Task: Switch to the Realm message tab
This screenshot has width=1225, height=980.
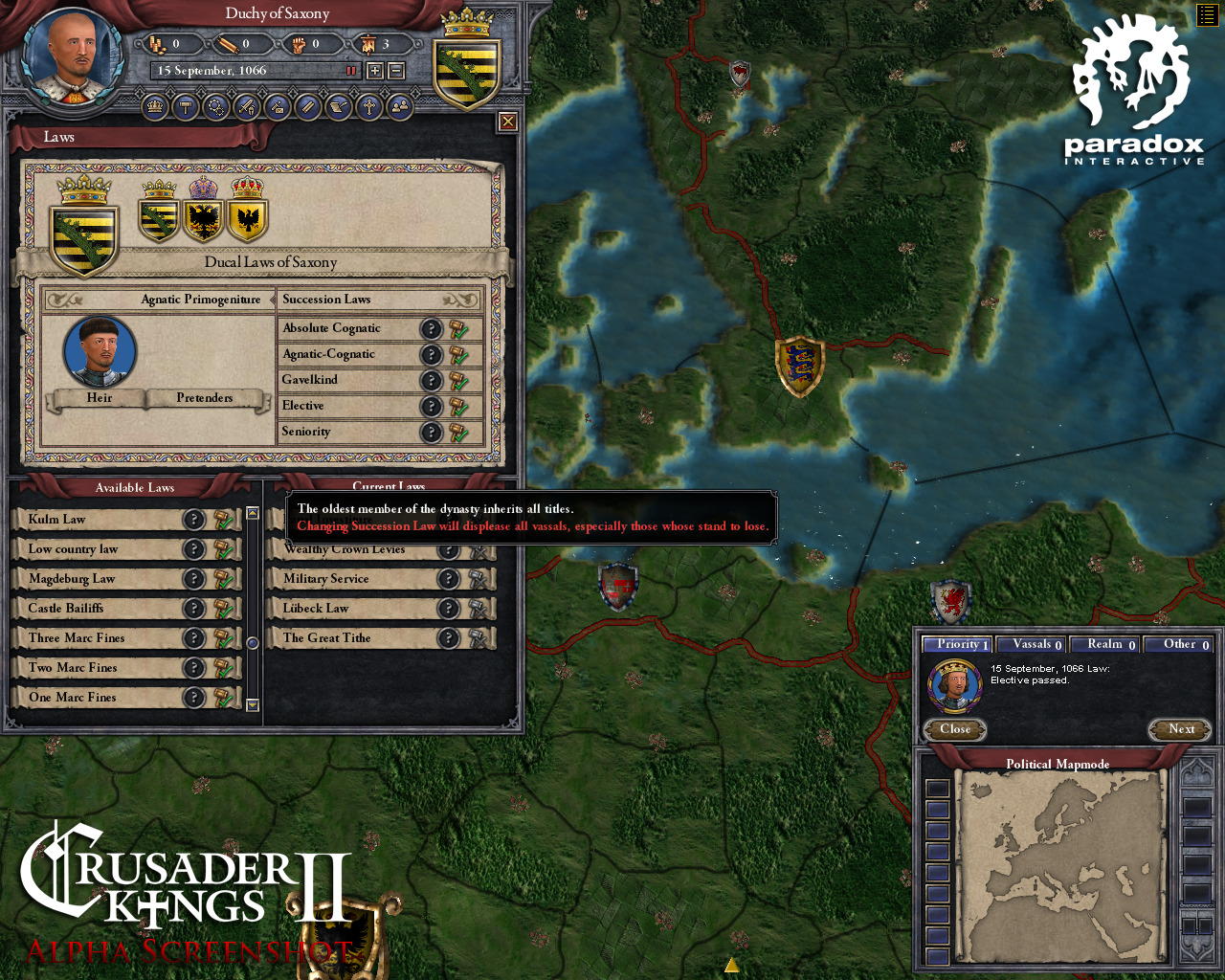Action: click(x=1104, y=644)
